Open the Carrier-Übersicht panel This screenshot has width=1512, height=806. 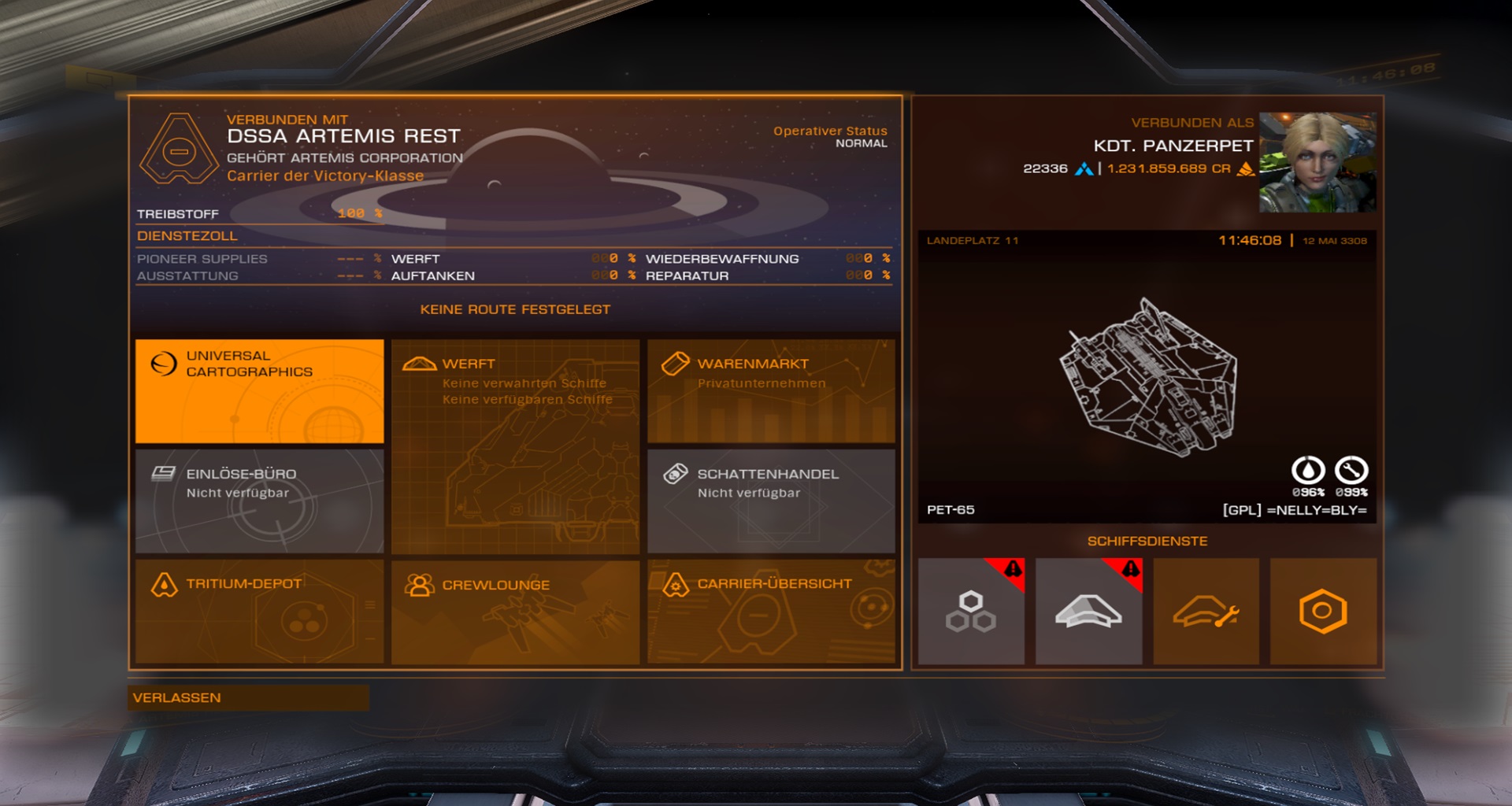pyautogui.click(x=771, y=611)
